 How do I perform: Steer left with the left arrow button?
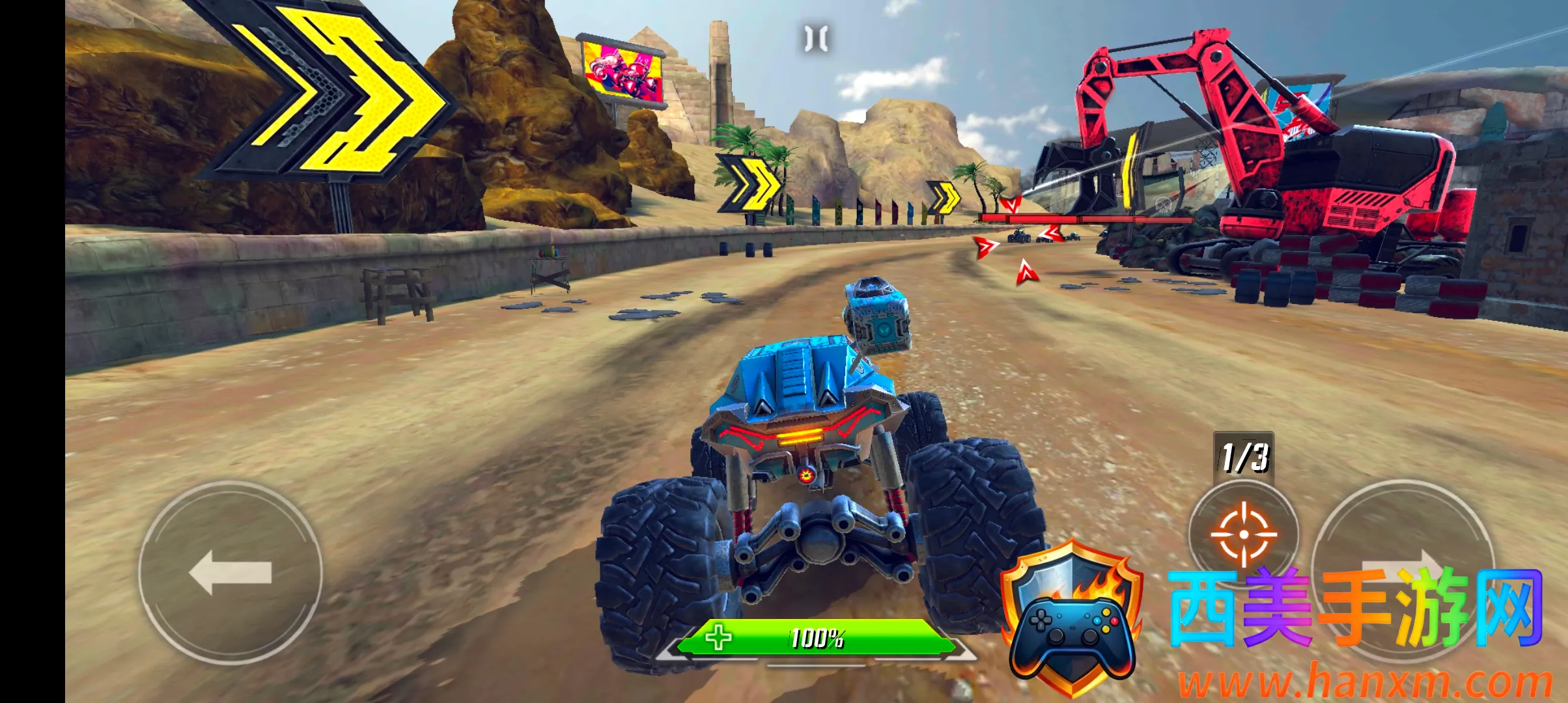231,572
